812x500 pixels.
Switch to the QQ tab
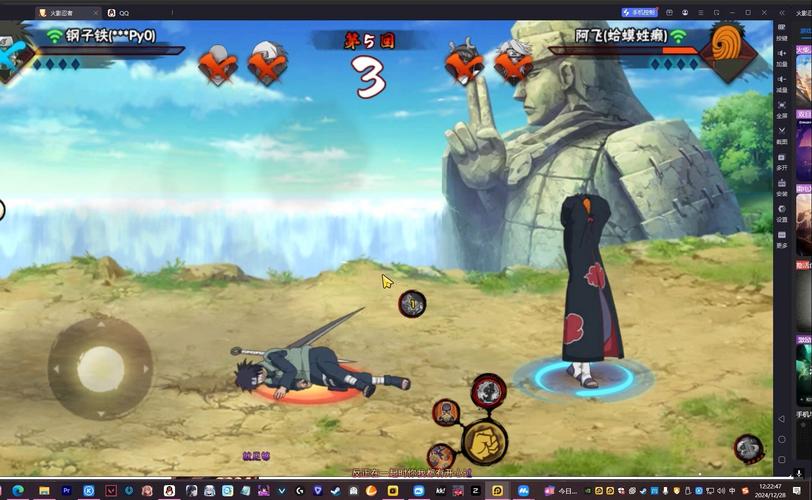[118, 12]
